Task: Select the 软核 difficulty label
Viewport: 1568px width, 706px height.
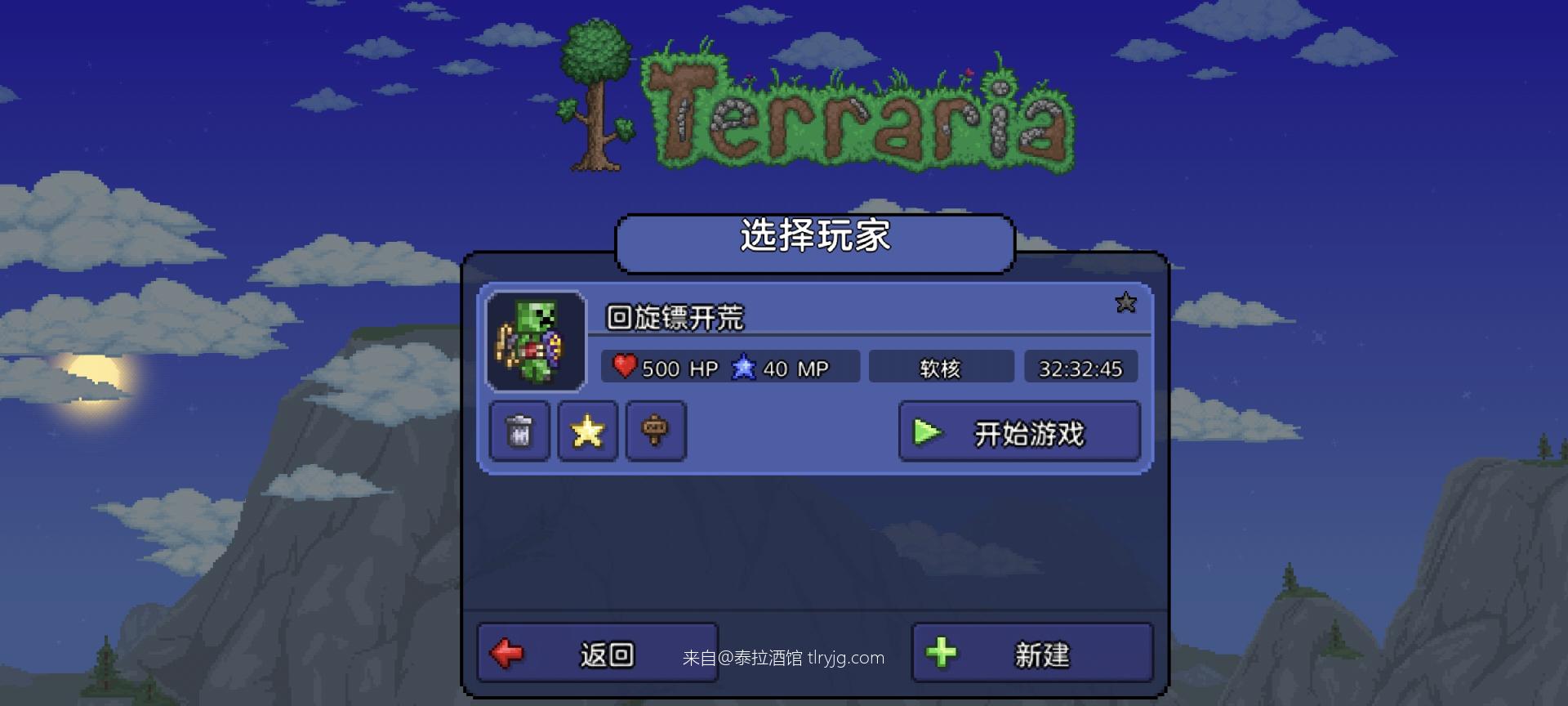Action: (x=941, y=367)
